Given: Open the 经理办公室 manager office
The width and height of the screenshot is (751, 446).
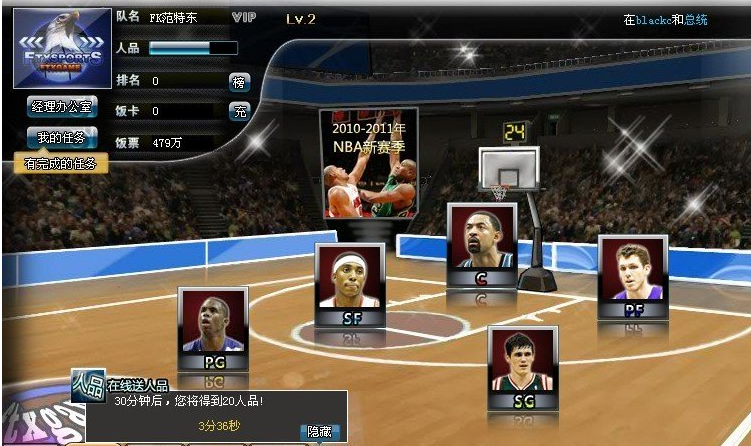Looking at the screenshot, I should (61, 105).
